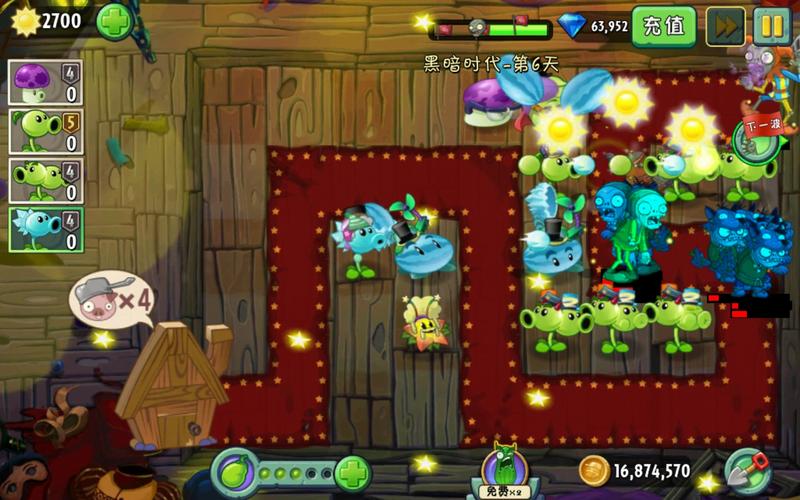Choose the double-headed Repeater seed packet
This screenshot has width=800, height=500.
46,180
